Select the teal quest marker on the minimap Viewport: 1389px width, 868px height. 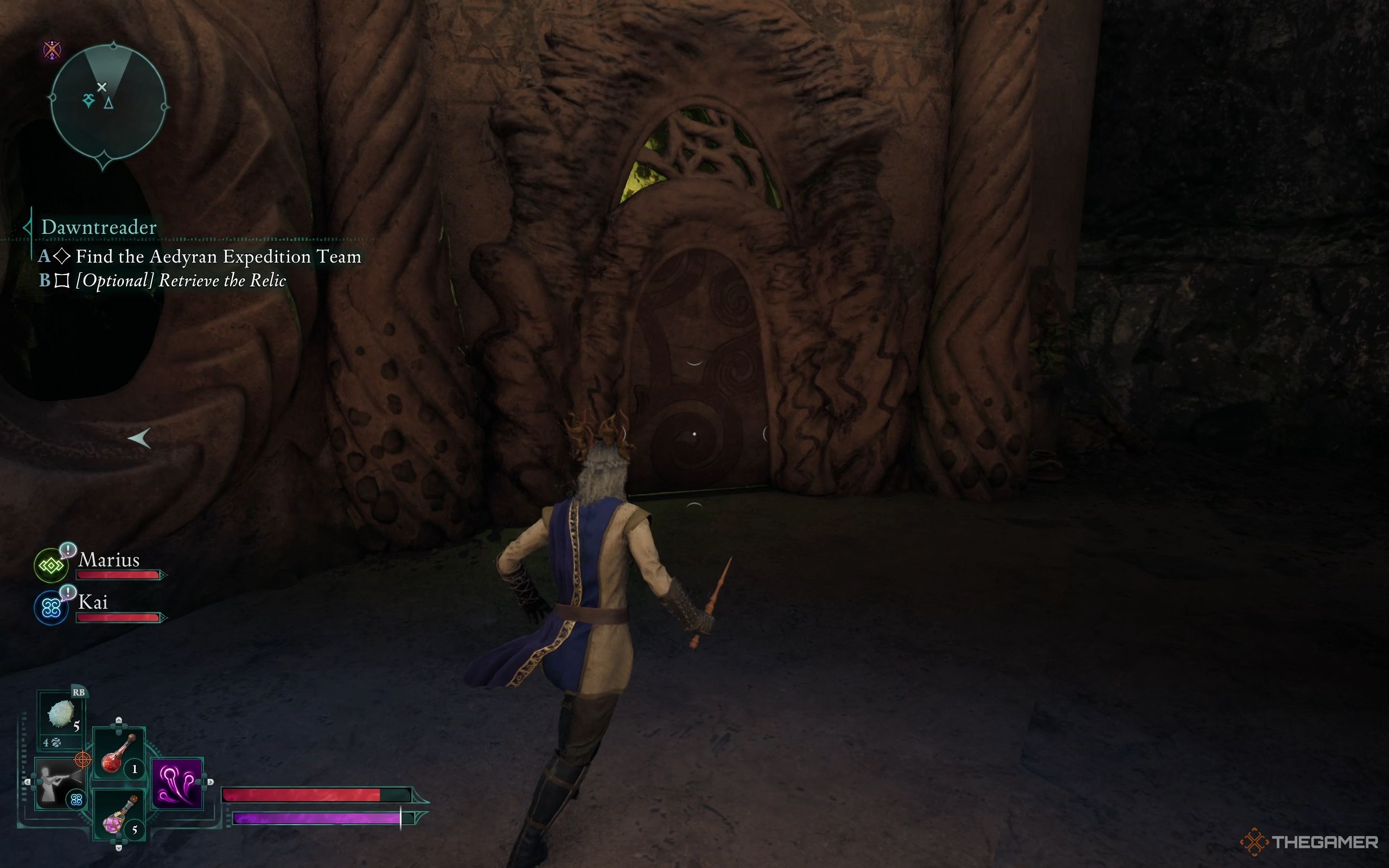point(88,101)
